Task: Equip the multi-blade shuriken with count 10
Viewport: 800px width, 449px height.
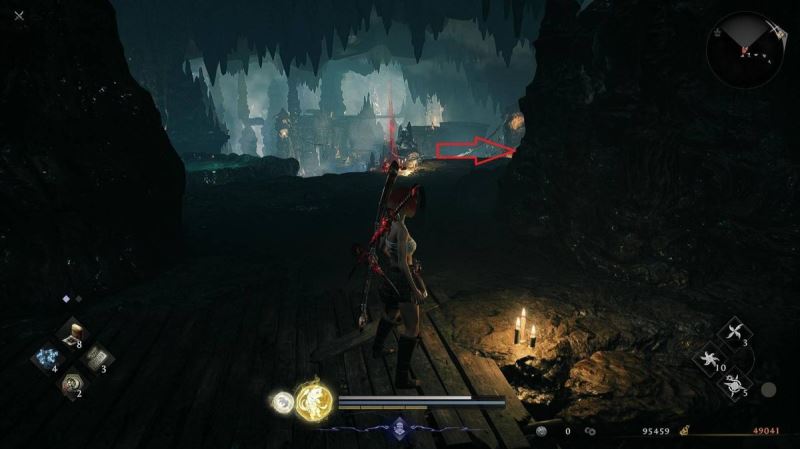Action: click(x=711, y=358)
